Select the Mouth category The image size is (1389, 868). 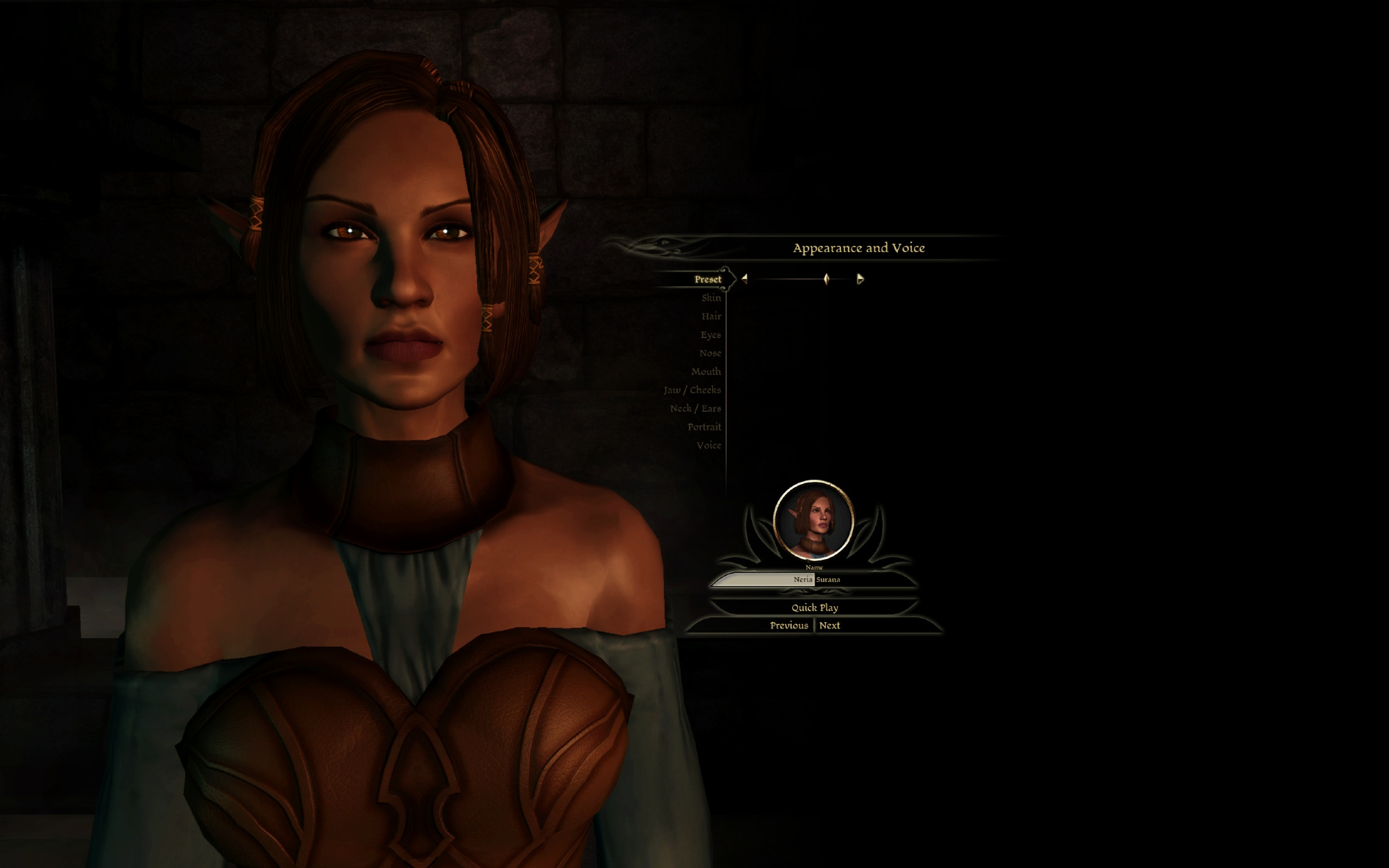tap(706, 372)
